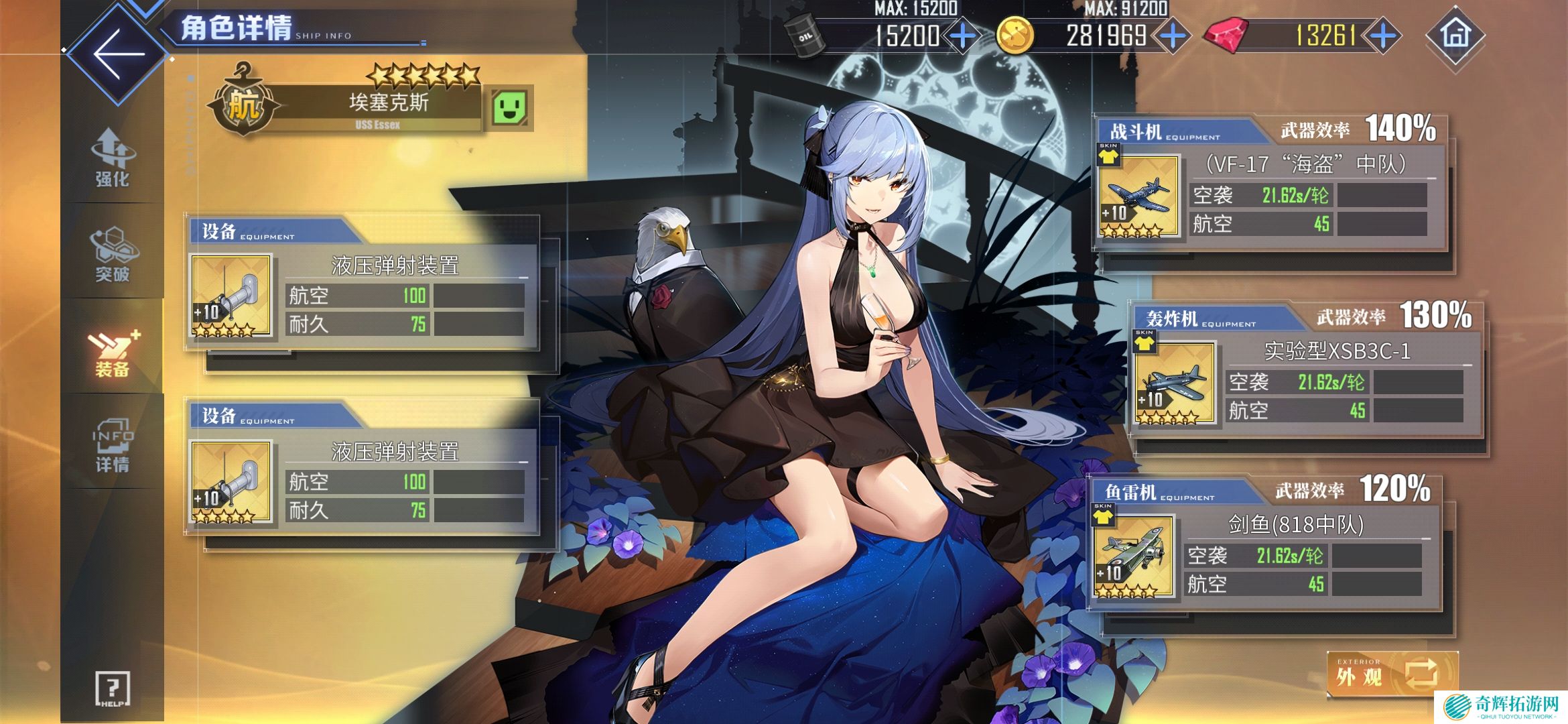Open the fighter slot skin shirt icon
Viewport: 1568px width, 724px height.
pos(1108,155)
